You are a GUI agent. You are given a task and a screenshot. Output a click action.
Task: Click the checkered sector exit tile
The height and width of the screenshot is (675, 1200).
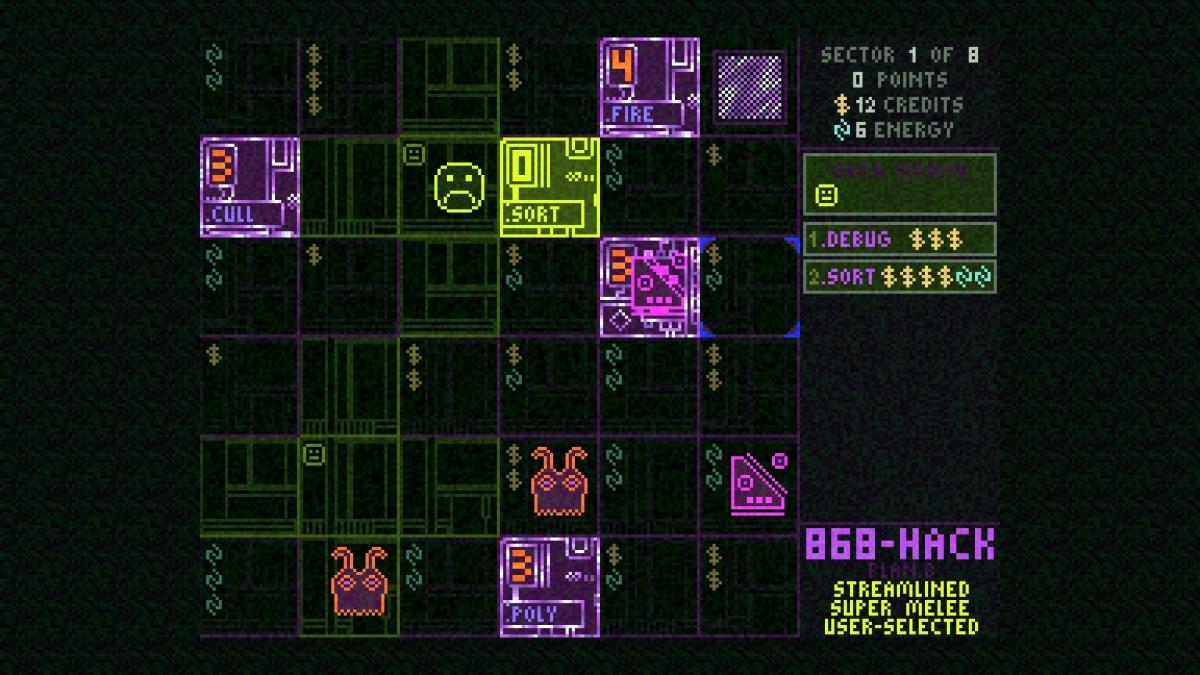[749, 88]
